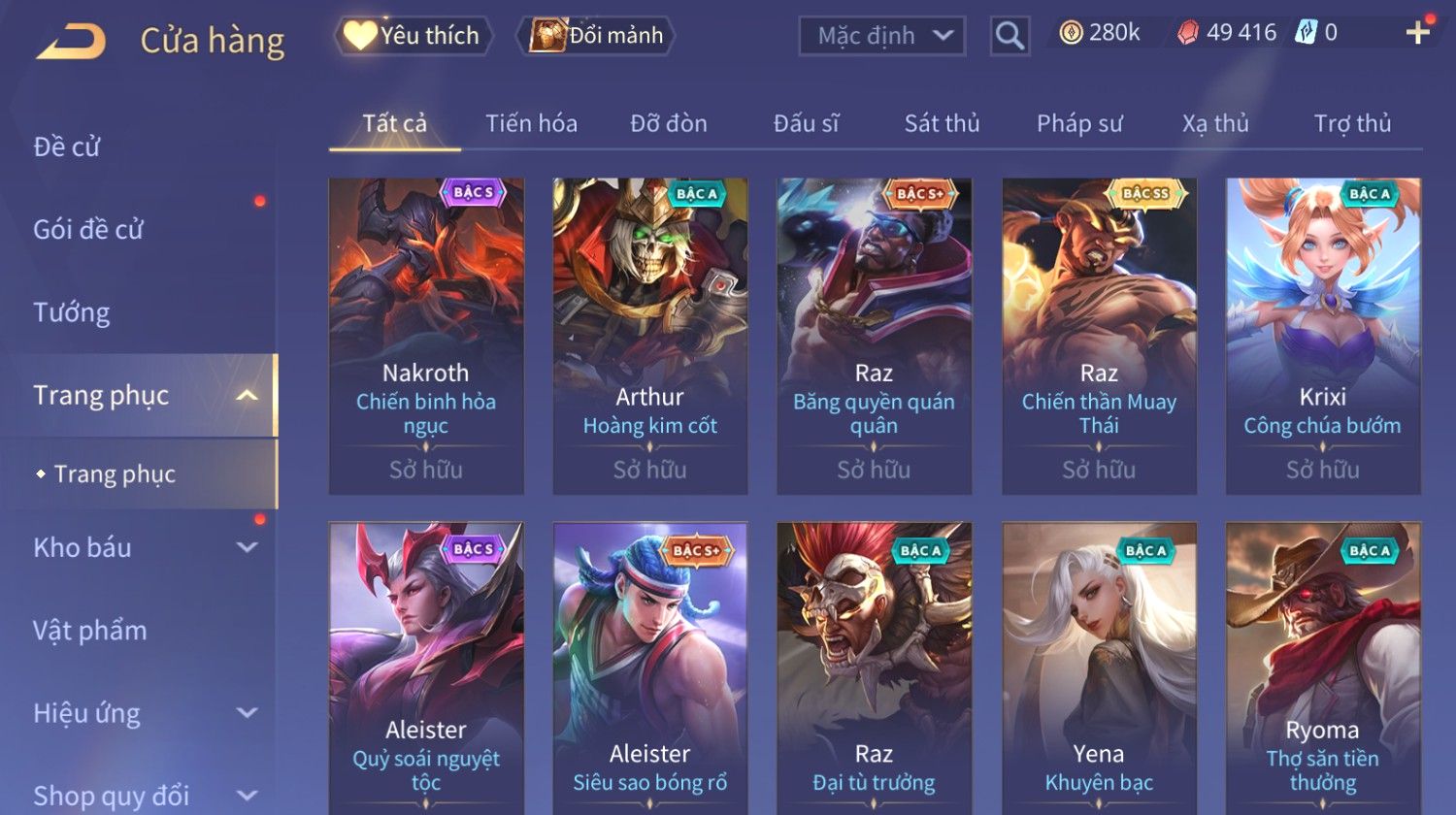Open the Vật phẩm items section
The height and width of the screenshot is (815, 1456).
click(90, 631)
